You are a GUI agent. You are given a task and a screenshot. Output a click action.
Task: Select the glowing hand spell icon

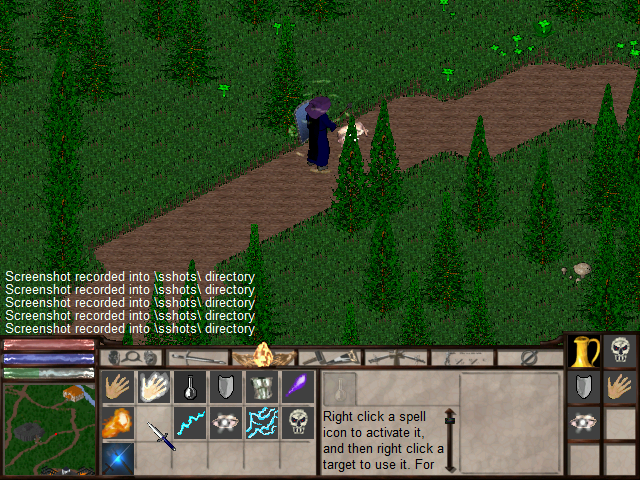tap(153, 387)
